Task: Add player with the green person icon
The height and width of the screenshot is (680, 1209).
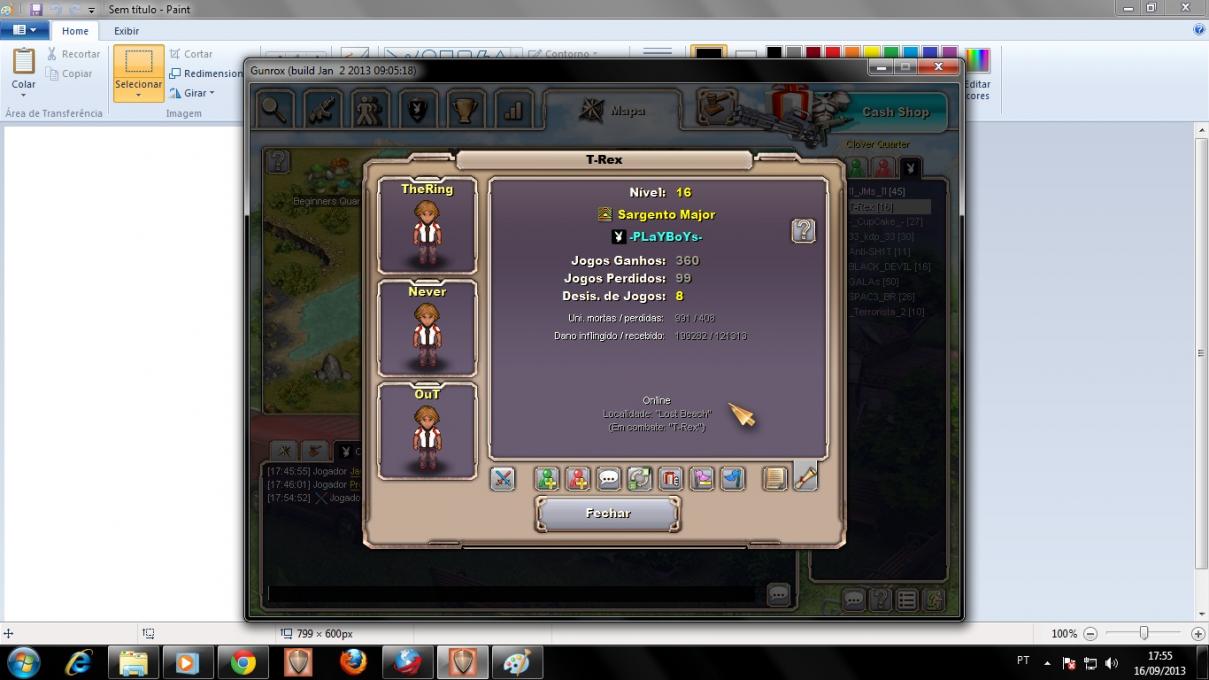Action: pyautogui.click(x=546, y=479)
